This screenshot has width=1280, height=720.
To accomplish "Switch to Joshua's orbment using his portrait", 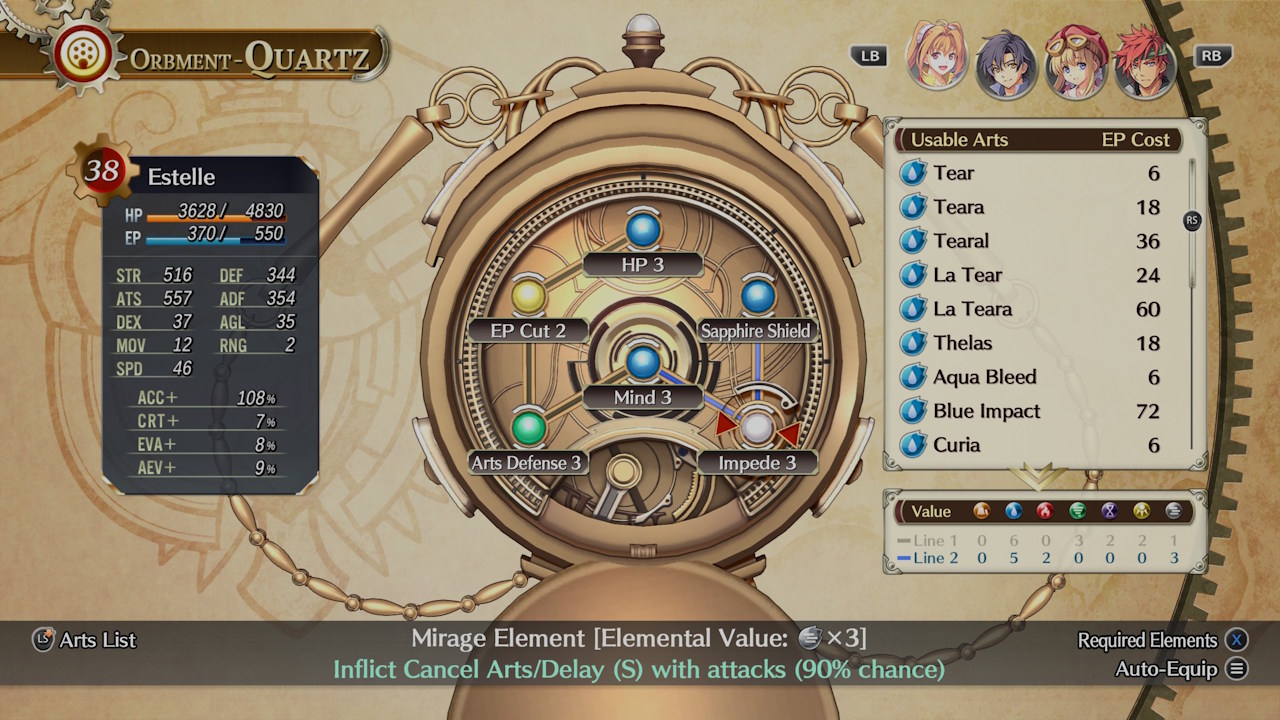I will 1006,62.
